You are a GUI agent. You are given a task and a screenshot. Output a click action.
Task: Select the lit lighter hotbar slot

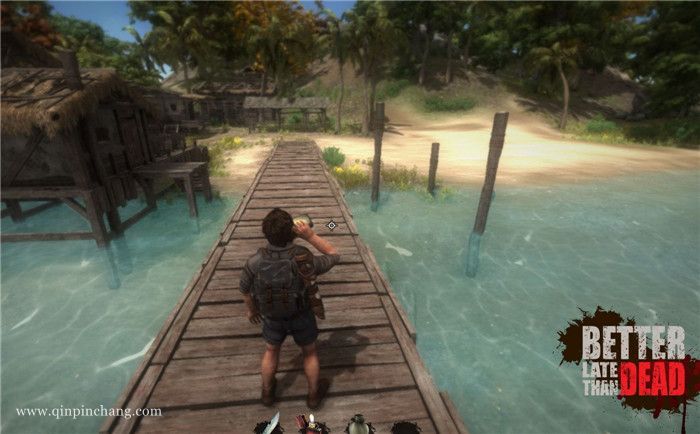pyautogui.click(x=312, y=425)
